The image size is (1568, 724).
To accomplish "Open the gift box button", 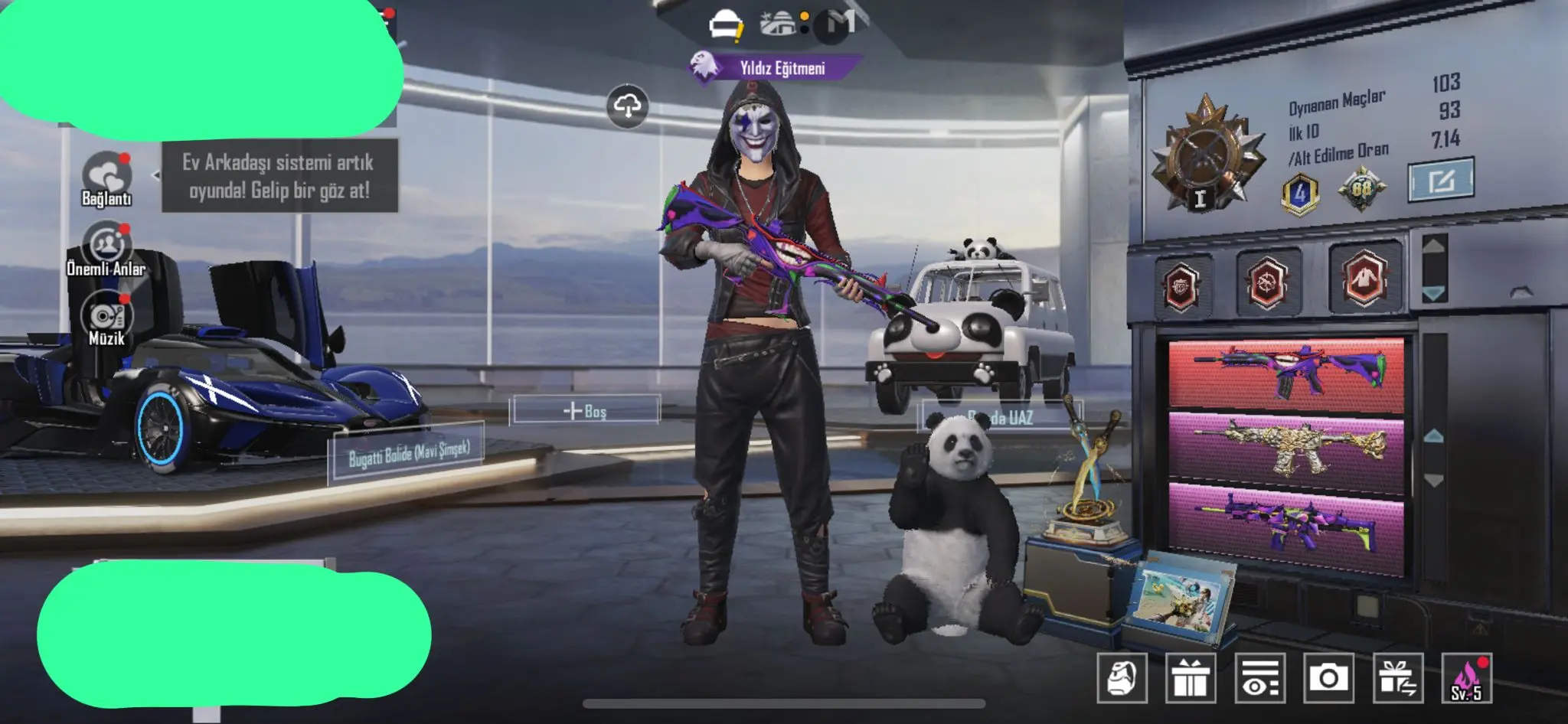I will click(x=1191, y=678).
